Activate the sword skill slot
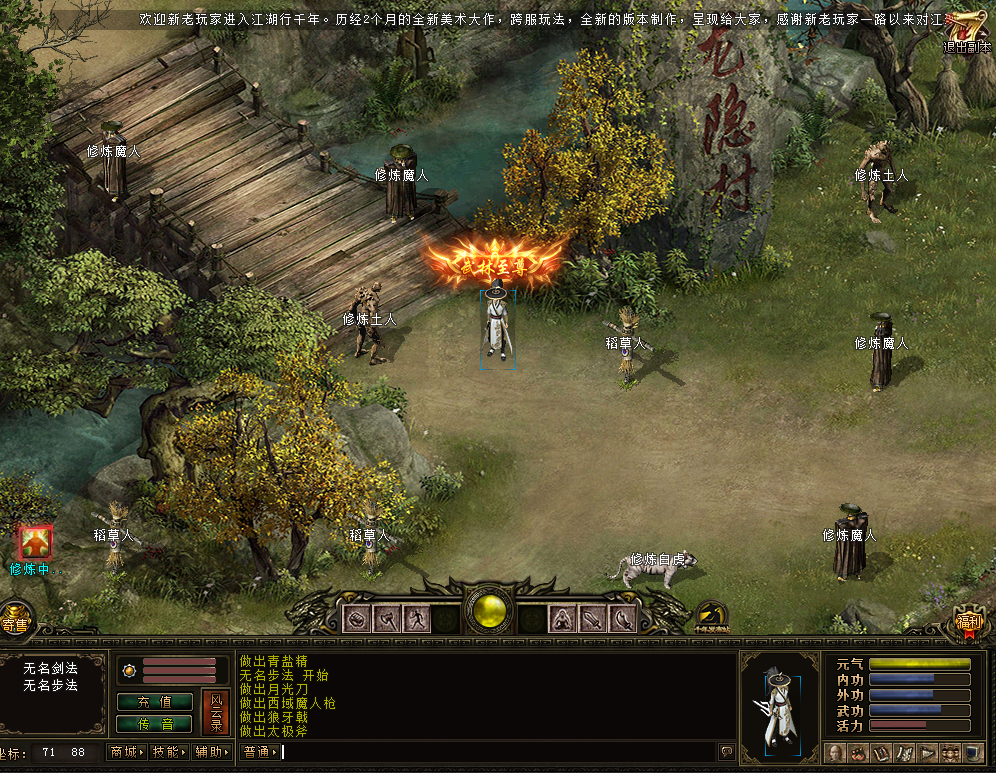This screenshot has width=996, height=773. pos(593,619)
